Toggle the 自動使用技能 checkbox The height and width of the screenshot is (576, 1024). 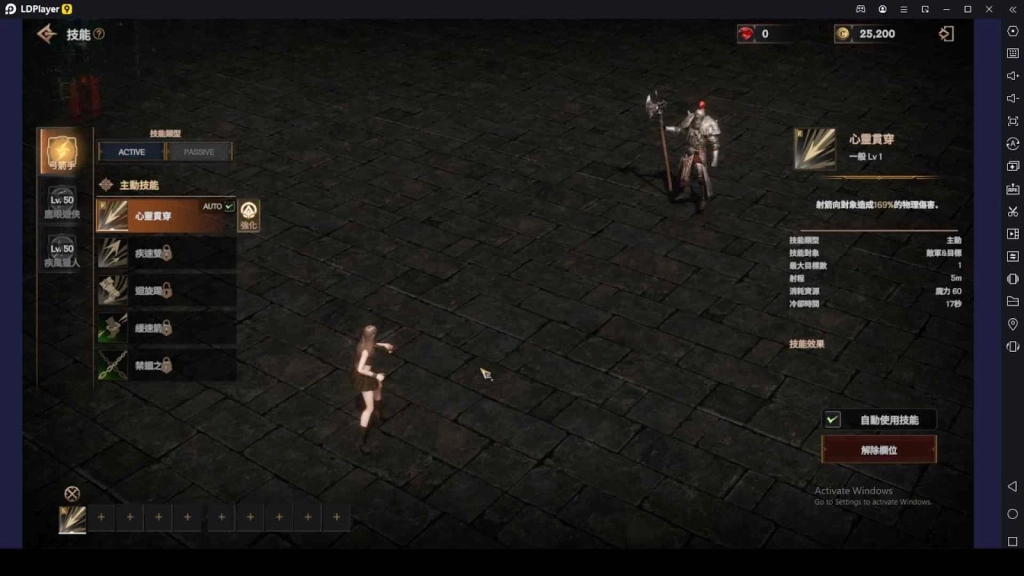[832, 420]
